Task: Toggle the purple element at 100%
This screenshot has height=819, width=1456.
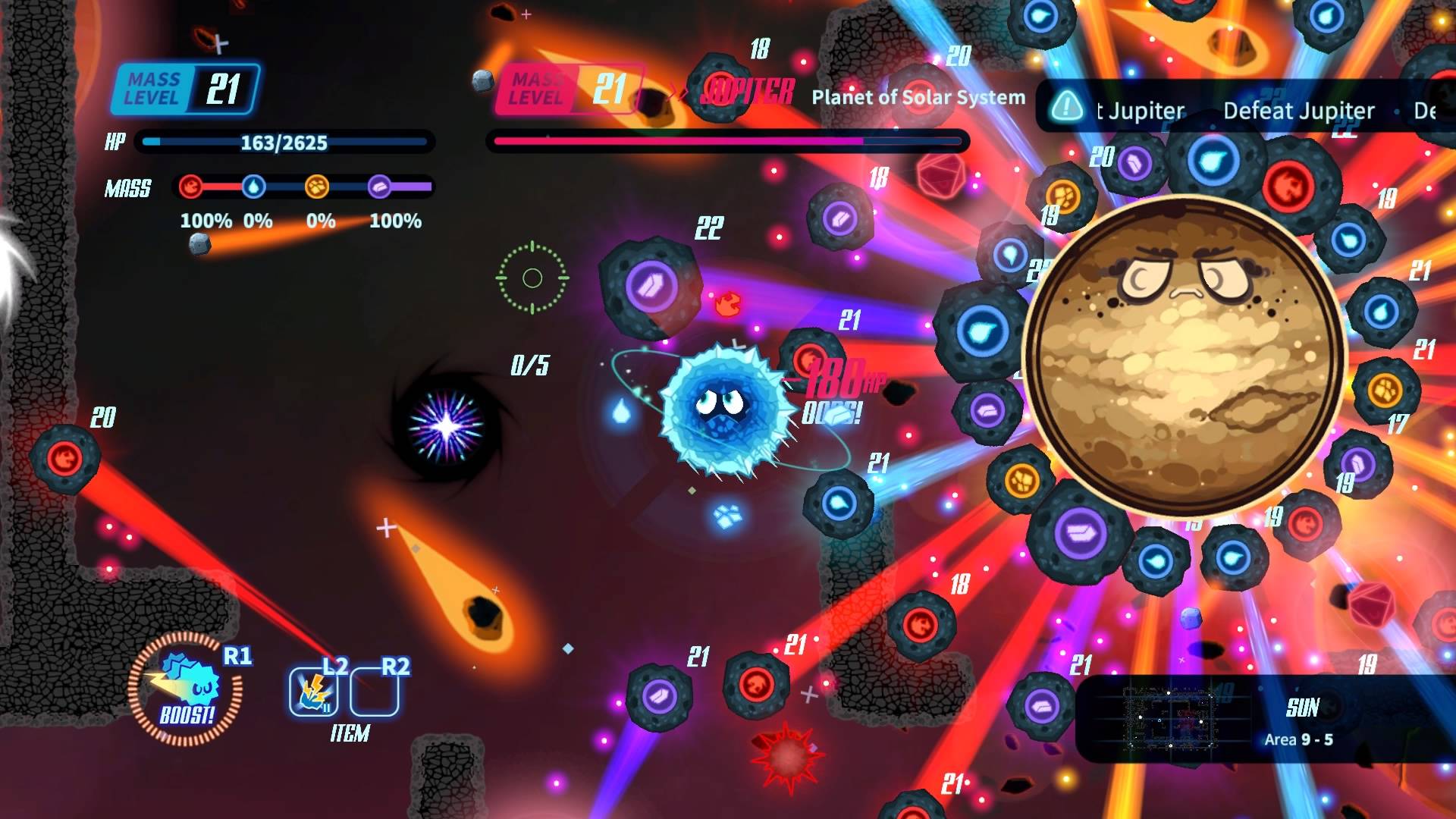Action: 394,221
